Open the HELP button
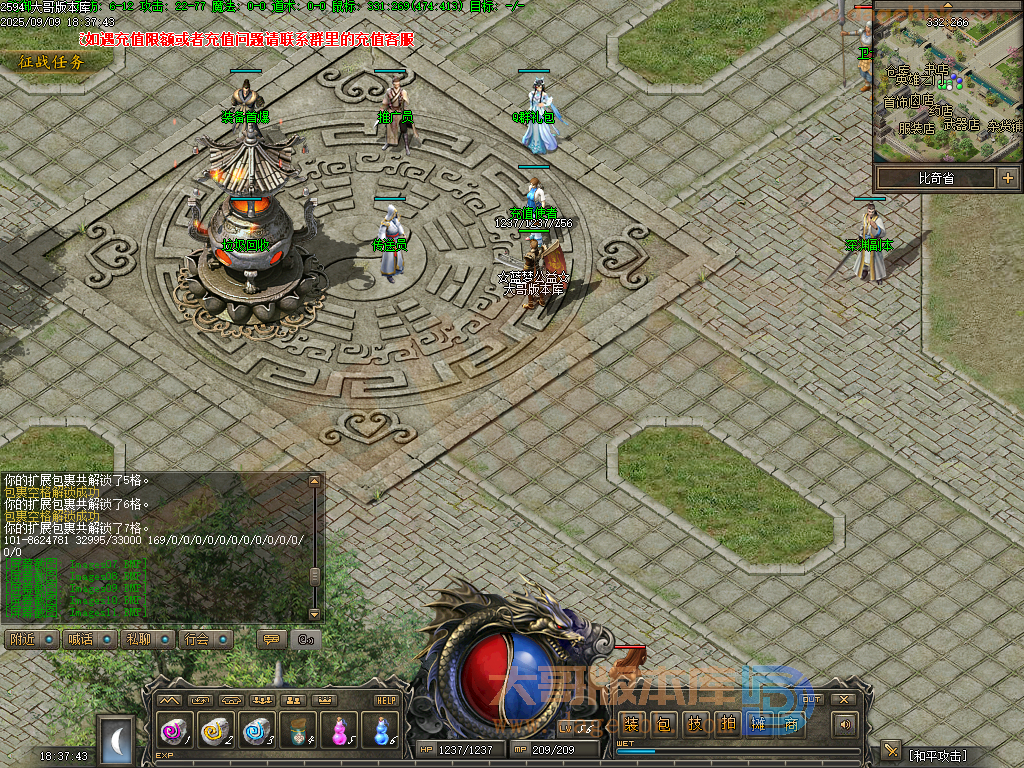 (x=386, y=700)
